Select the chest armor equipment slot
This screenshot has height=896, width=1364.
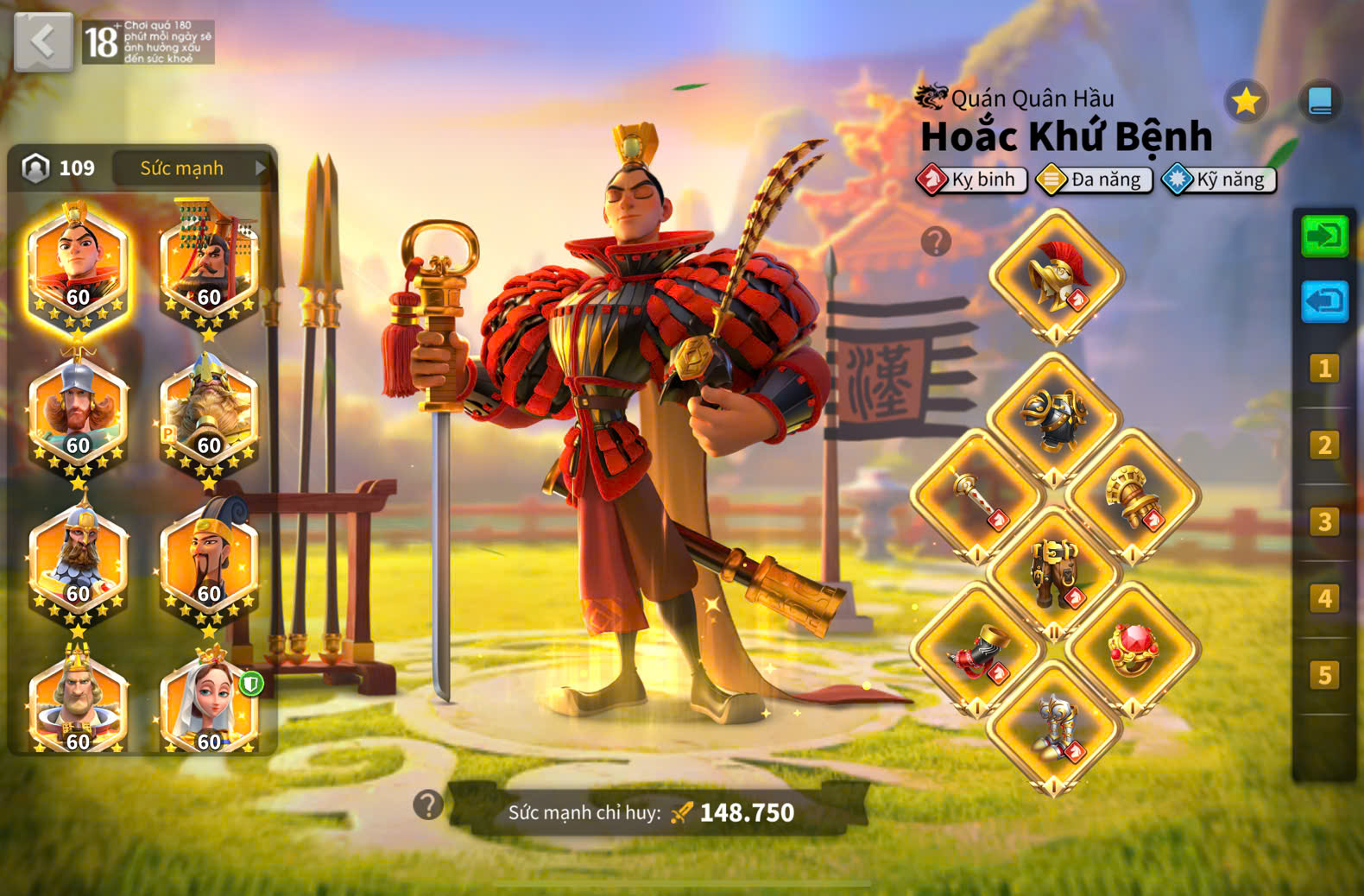(x=1054, y=419)
